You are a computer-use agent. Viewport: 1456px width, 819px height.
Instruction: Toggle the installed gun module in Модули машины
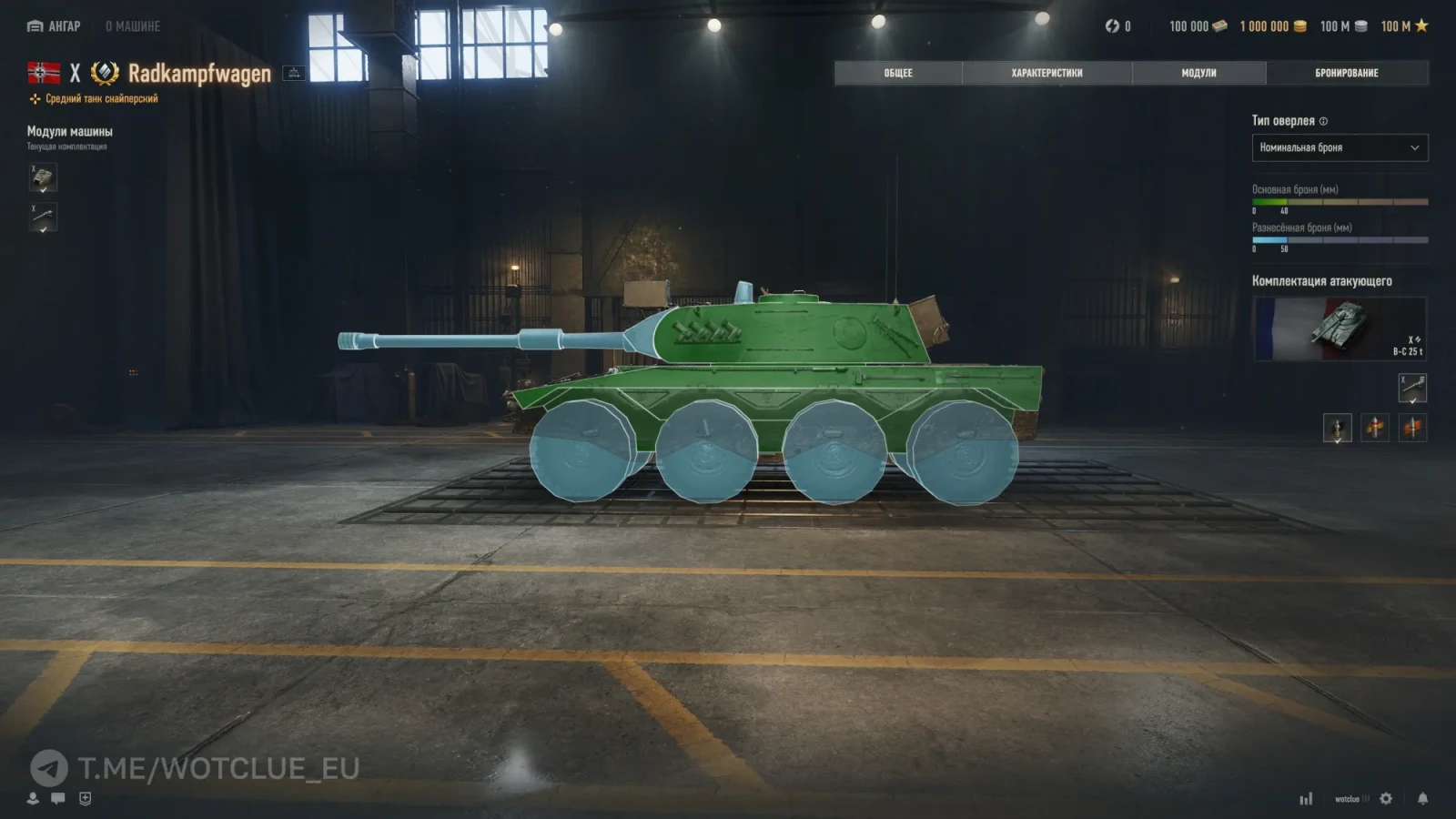[43, 218]
